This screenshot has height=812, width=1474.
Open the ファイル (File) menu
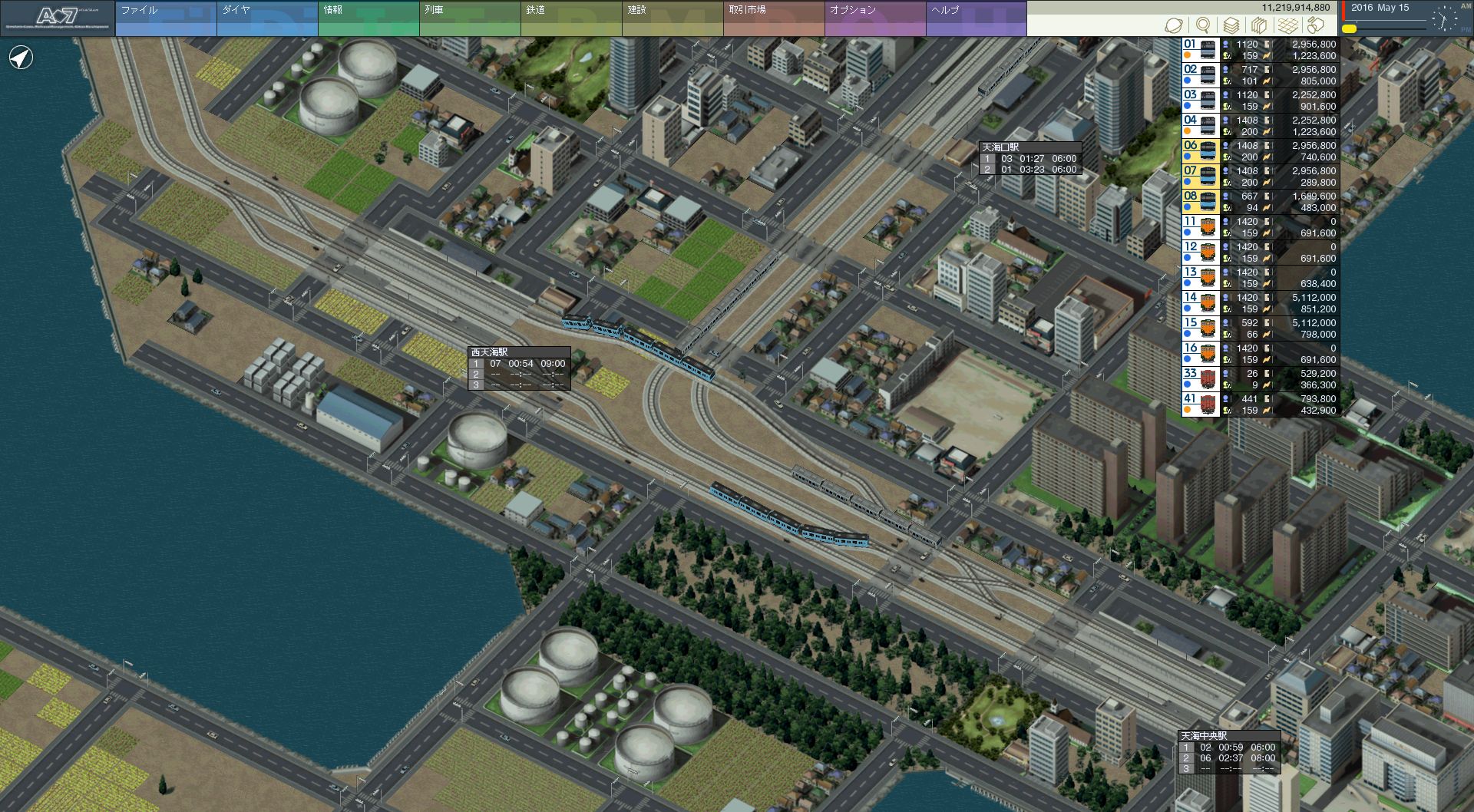point(166,18)
